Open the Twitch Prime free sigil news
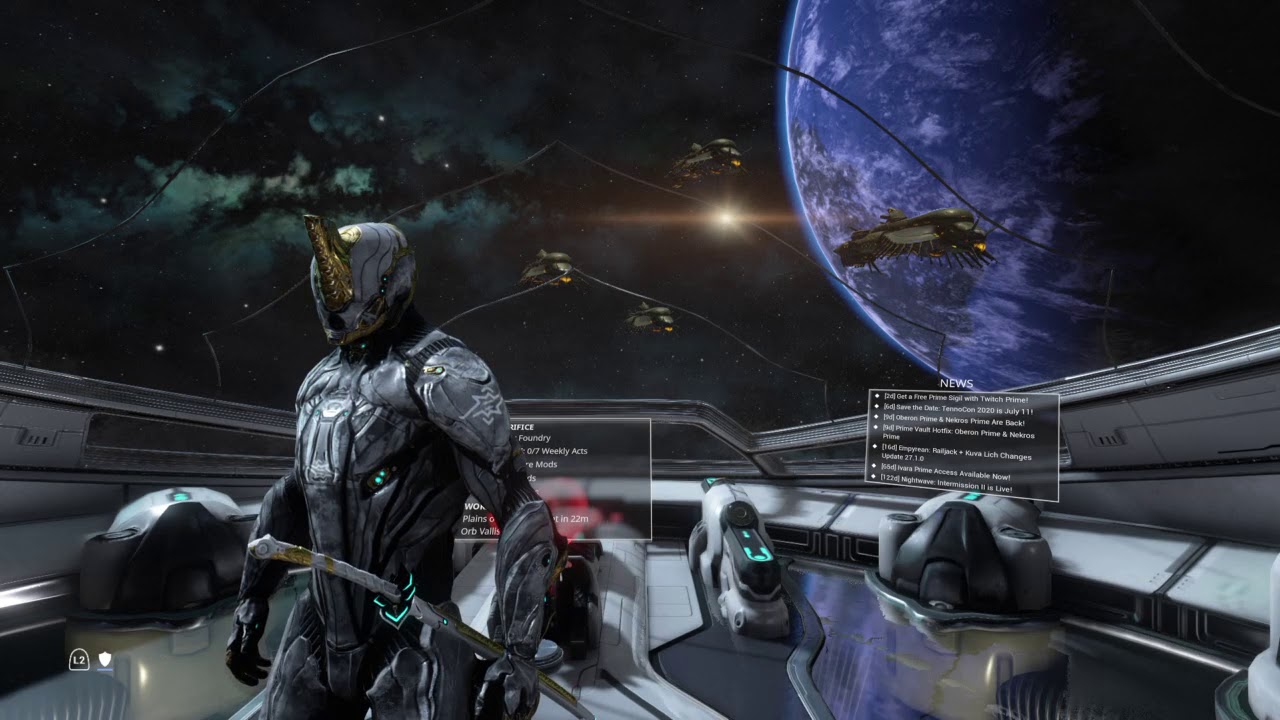 pyautogui.click(x=955, y=399)
